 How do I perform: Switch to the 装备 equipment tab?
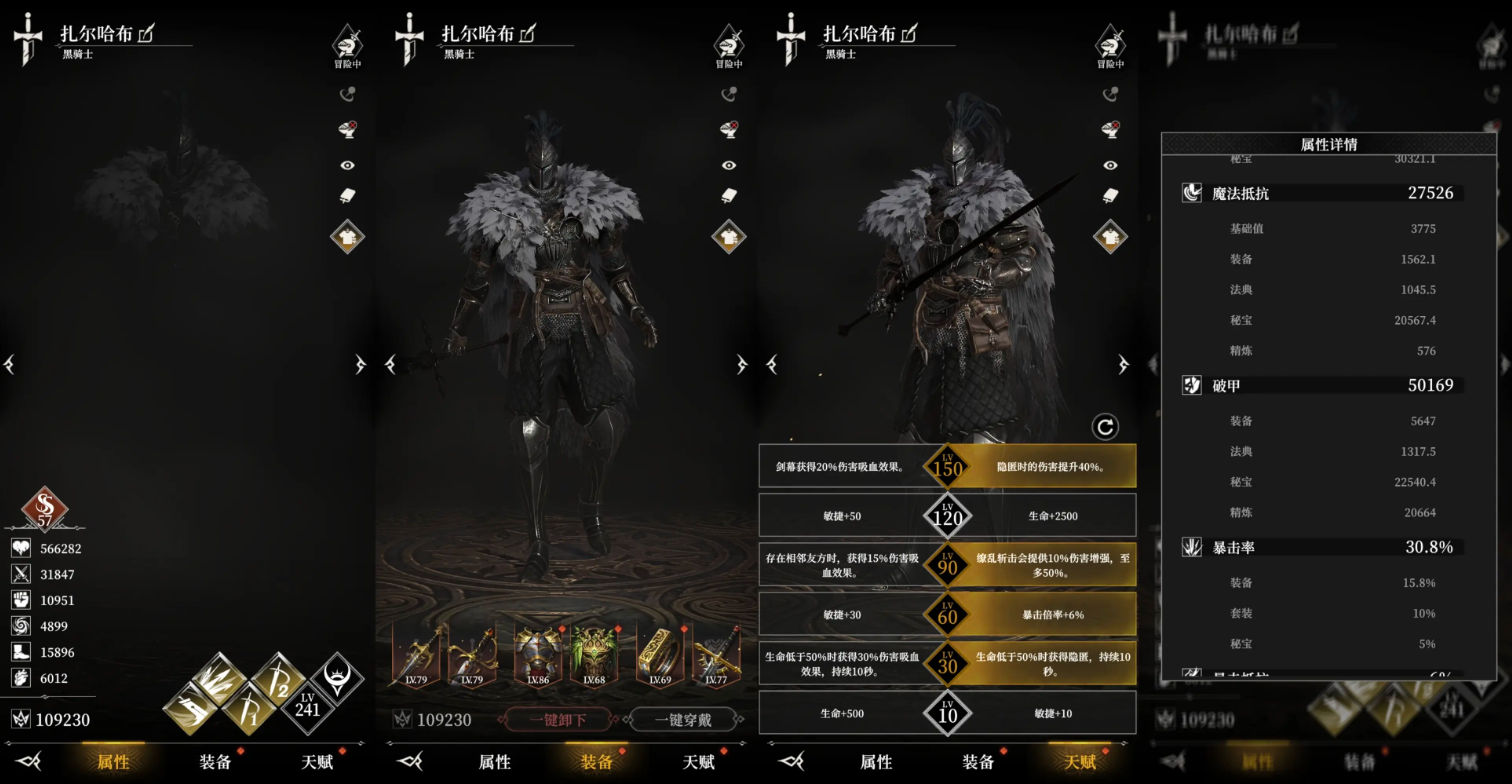click(597, 761)
